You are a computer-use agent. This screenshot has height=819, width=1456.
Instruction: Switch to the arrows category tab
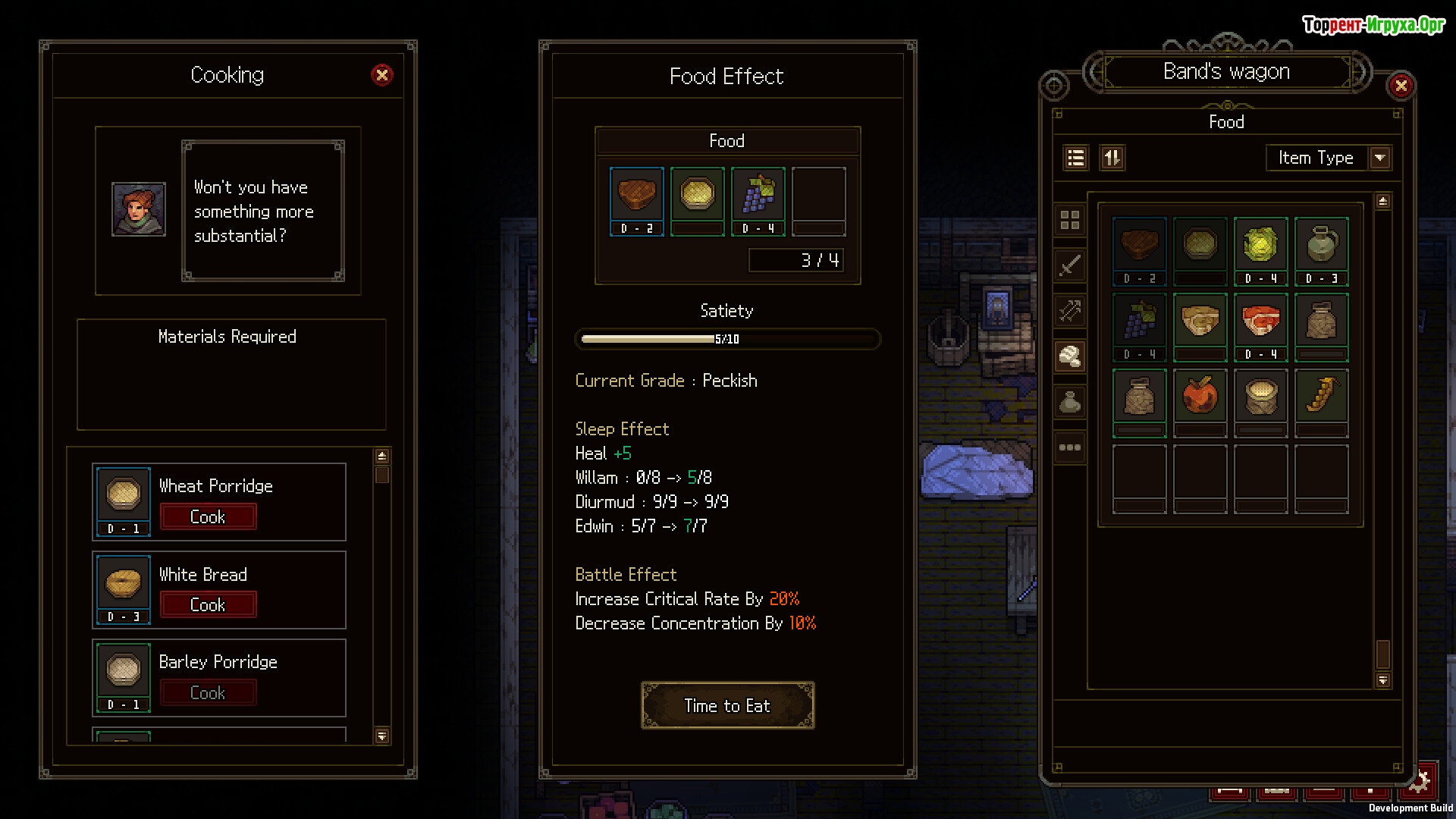[x=1070, y=311]
